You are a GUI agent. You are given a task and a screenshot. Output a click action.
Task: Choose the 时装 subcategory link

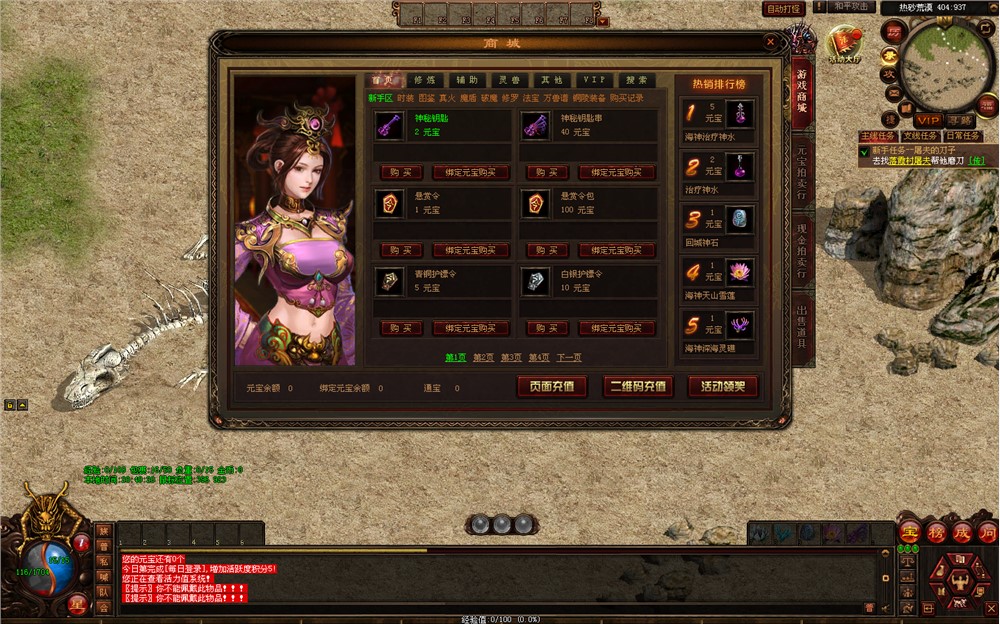click(x=405, y=98)
